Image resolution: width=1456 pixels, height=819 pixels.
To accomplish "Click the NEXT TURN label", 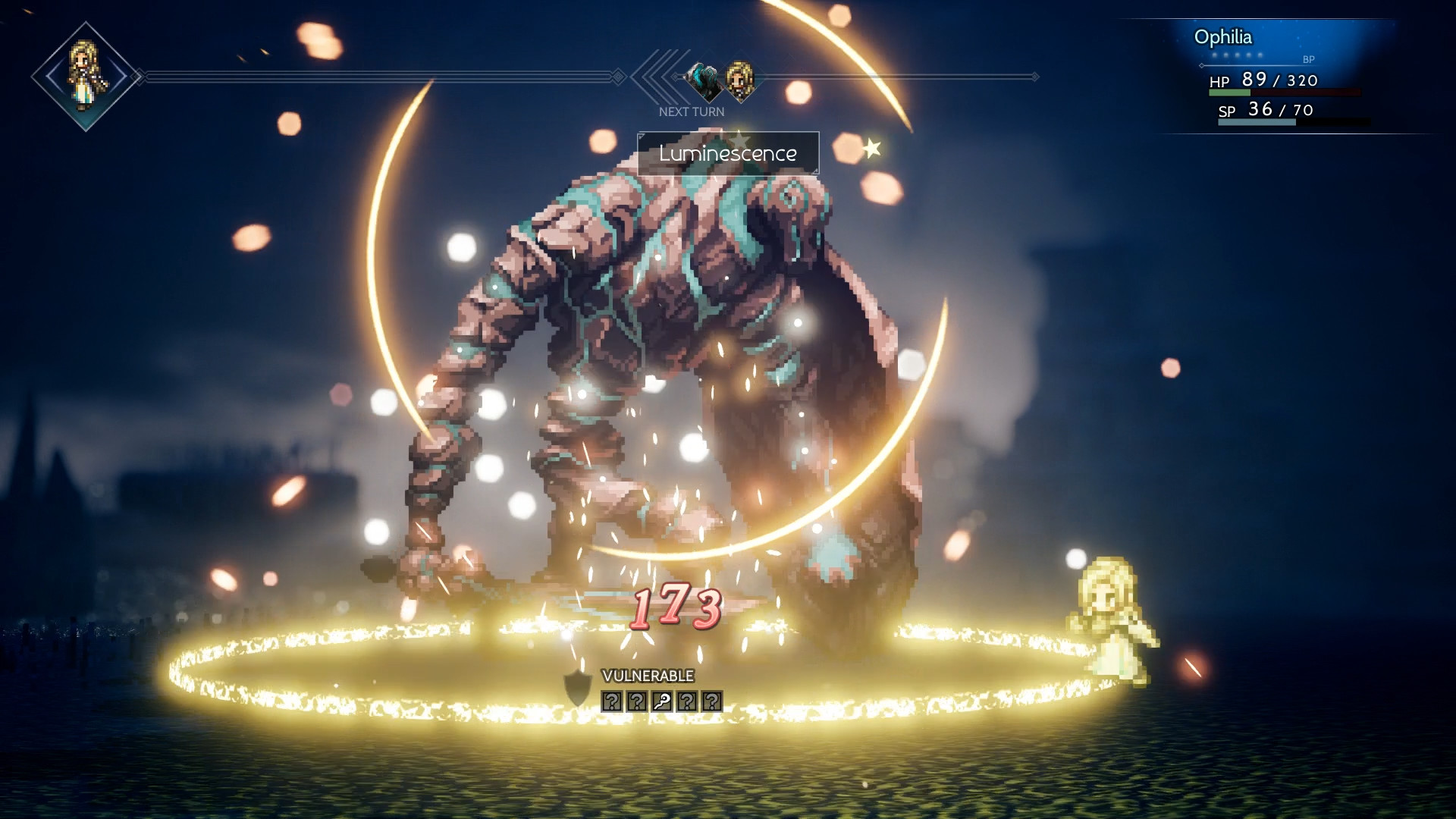I will tap(691, 111).
